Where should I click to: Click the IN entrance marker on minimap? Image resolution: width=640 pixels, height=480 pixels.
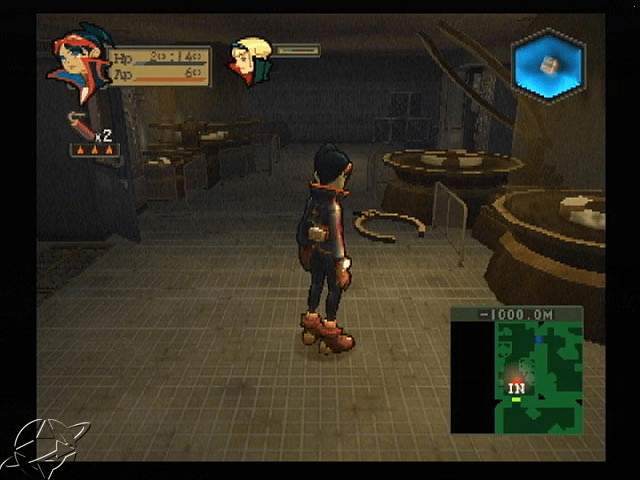[x=516, y=388]
